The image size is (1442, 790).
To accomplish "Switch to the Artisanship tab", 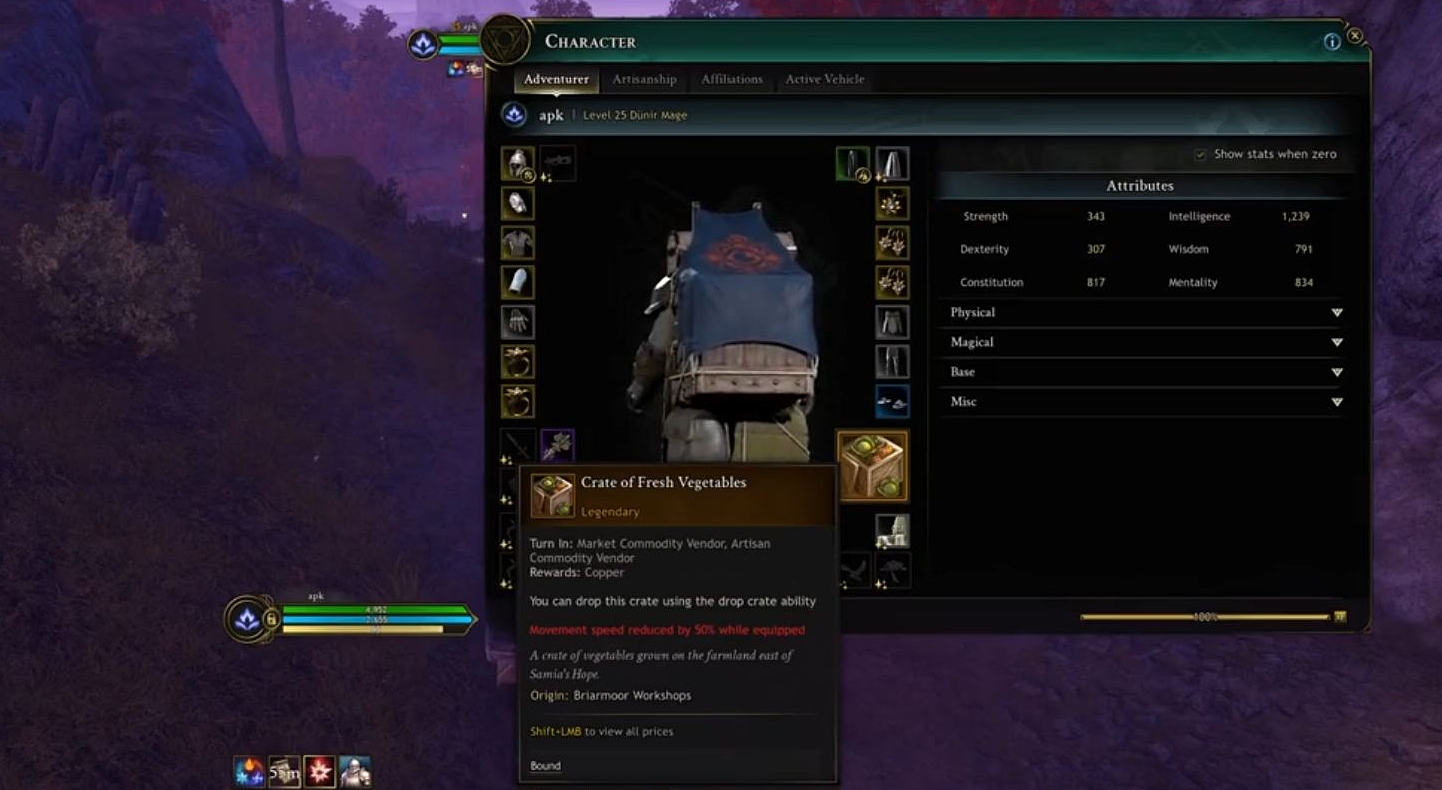I will (x=643, y=79).
